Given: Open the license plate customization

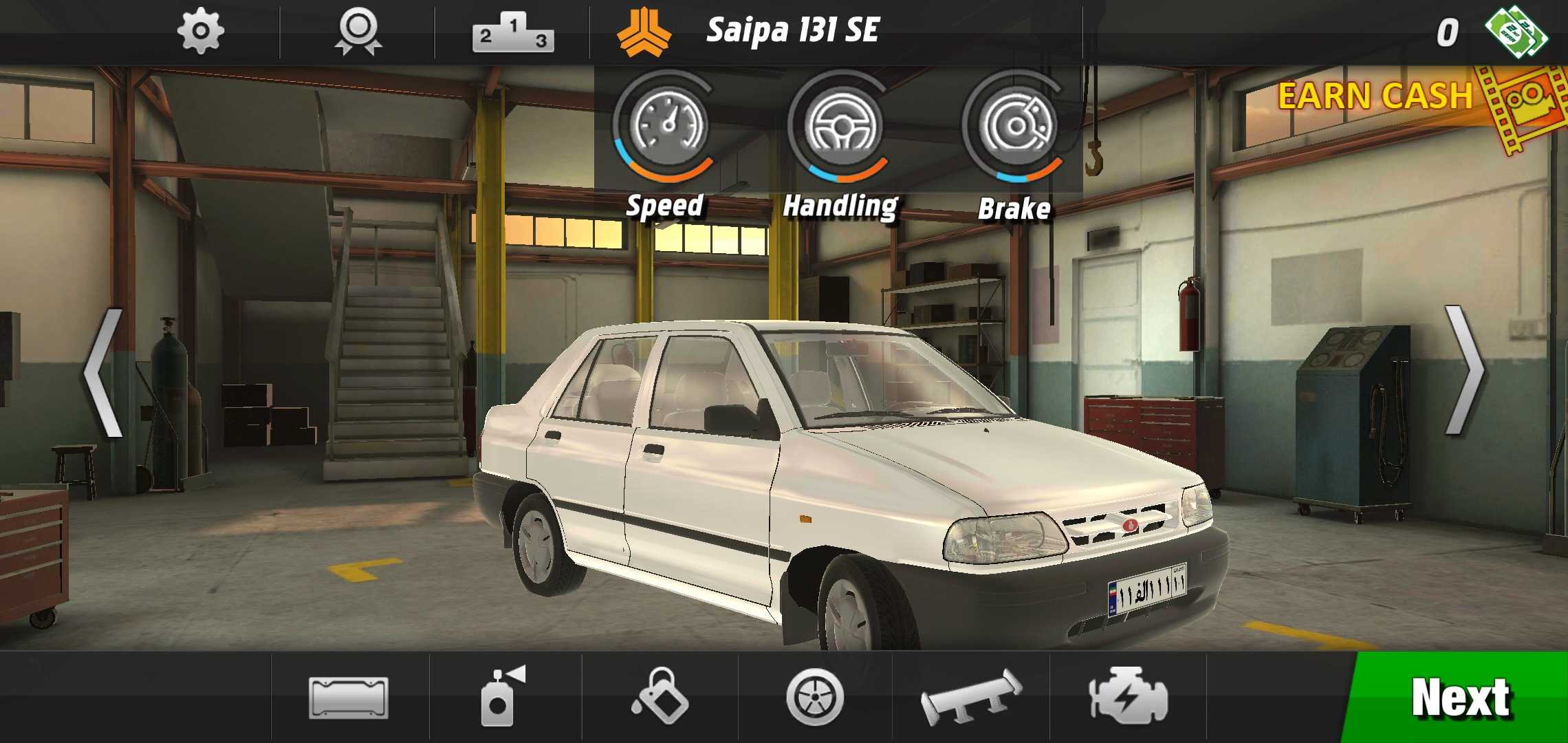Looking at the screenshot, I should point(349,698).
